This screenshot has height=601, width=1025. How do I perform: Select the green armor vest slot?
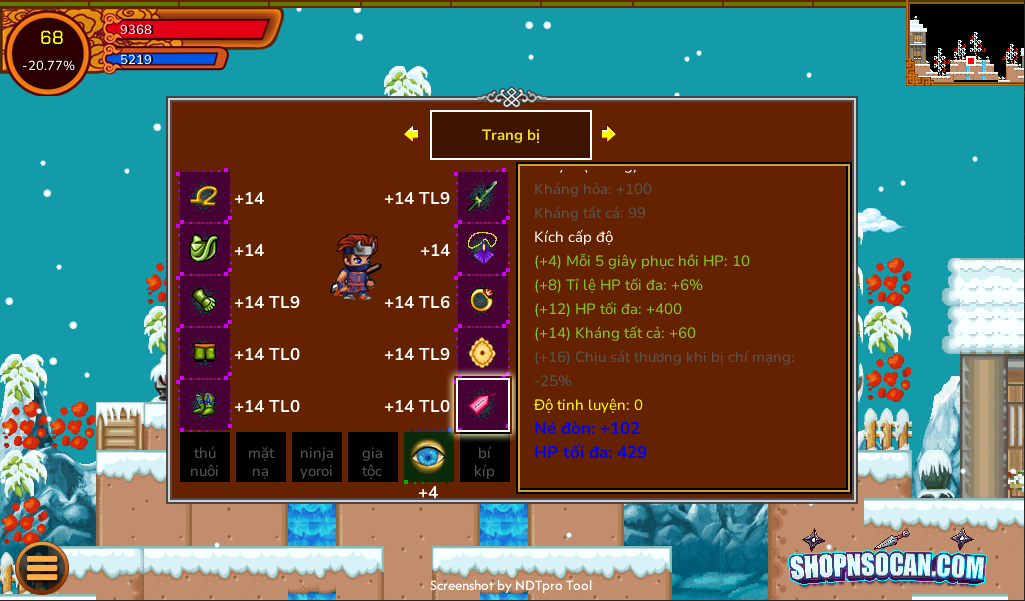[x=205, y=250]
